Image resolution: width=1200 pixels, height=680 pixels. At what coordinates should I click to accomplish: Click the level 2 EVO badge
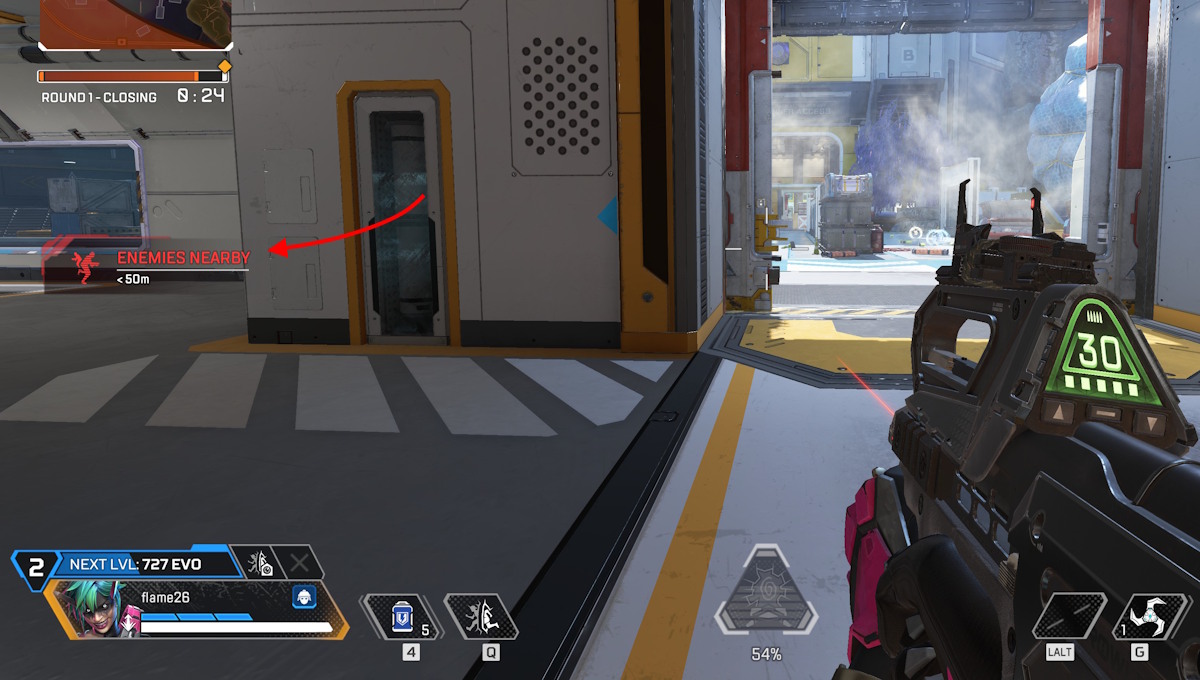[x=36, y=567]
